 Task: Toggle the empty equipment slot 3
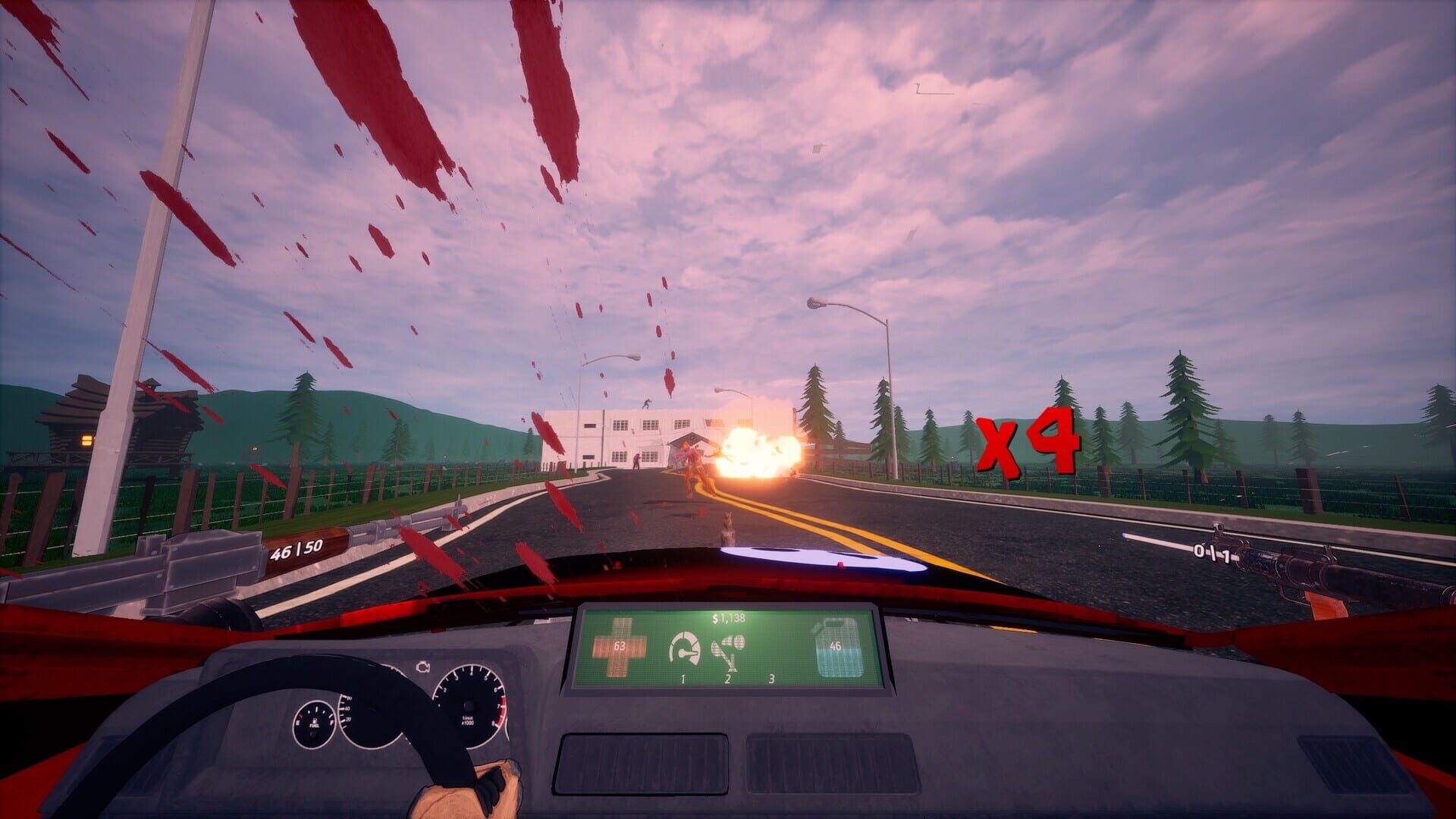pyautogui.click(x=771, y=671)
